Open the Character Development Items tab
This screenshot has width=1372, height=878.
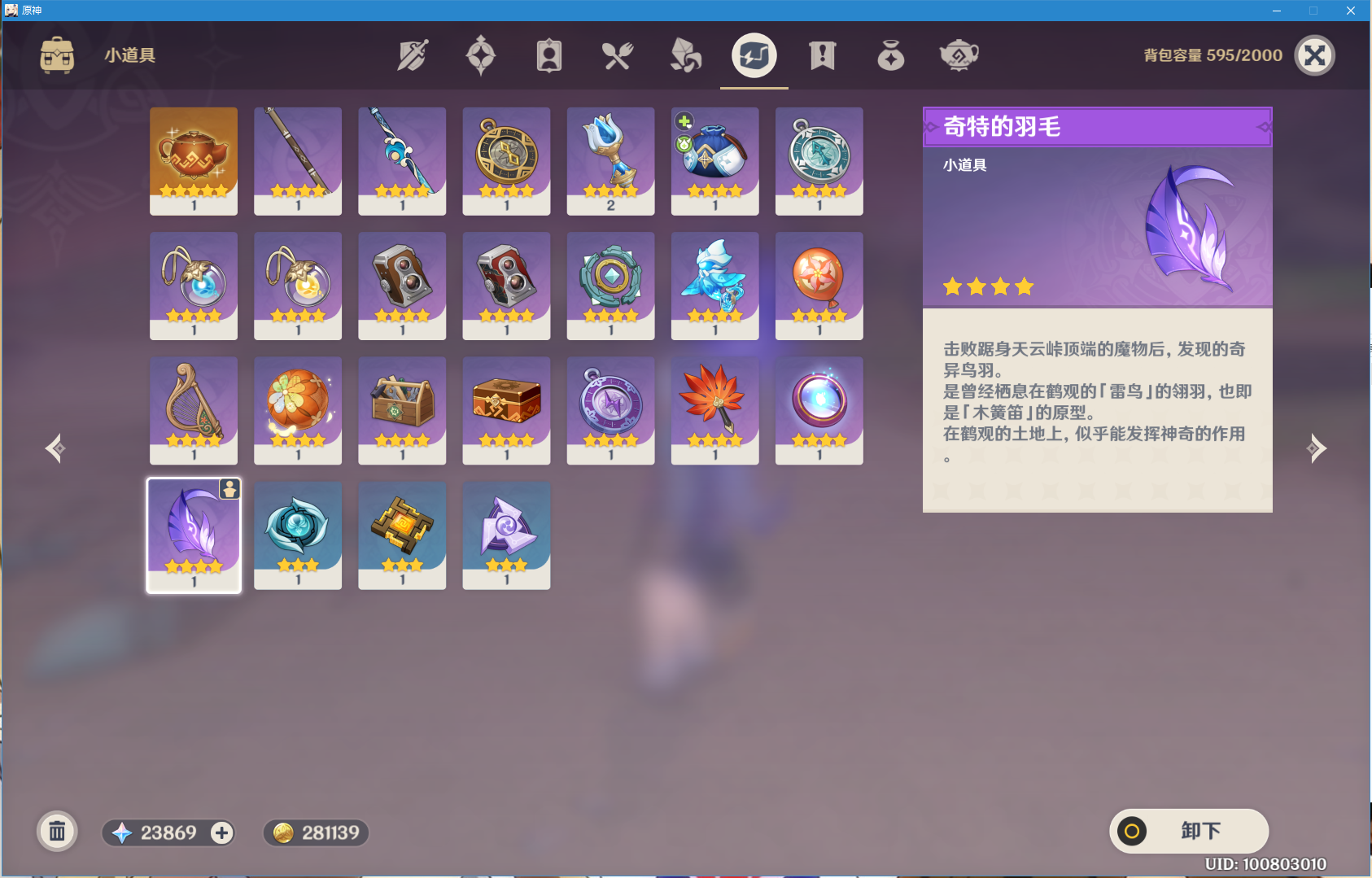(549, 55)
